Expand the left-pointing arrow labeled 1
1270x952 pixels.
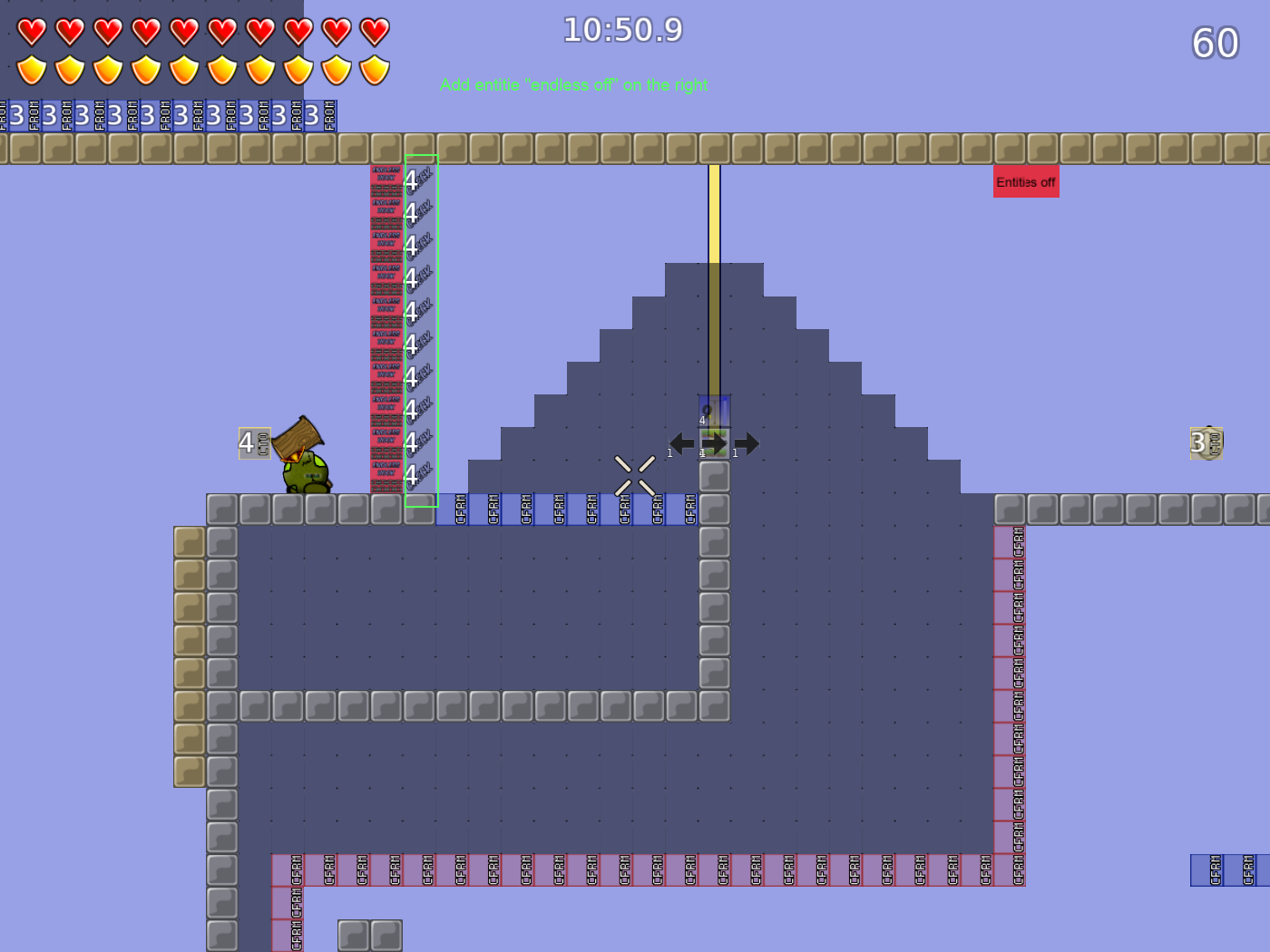680,443
